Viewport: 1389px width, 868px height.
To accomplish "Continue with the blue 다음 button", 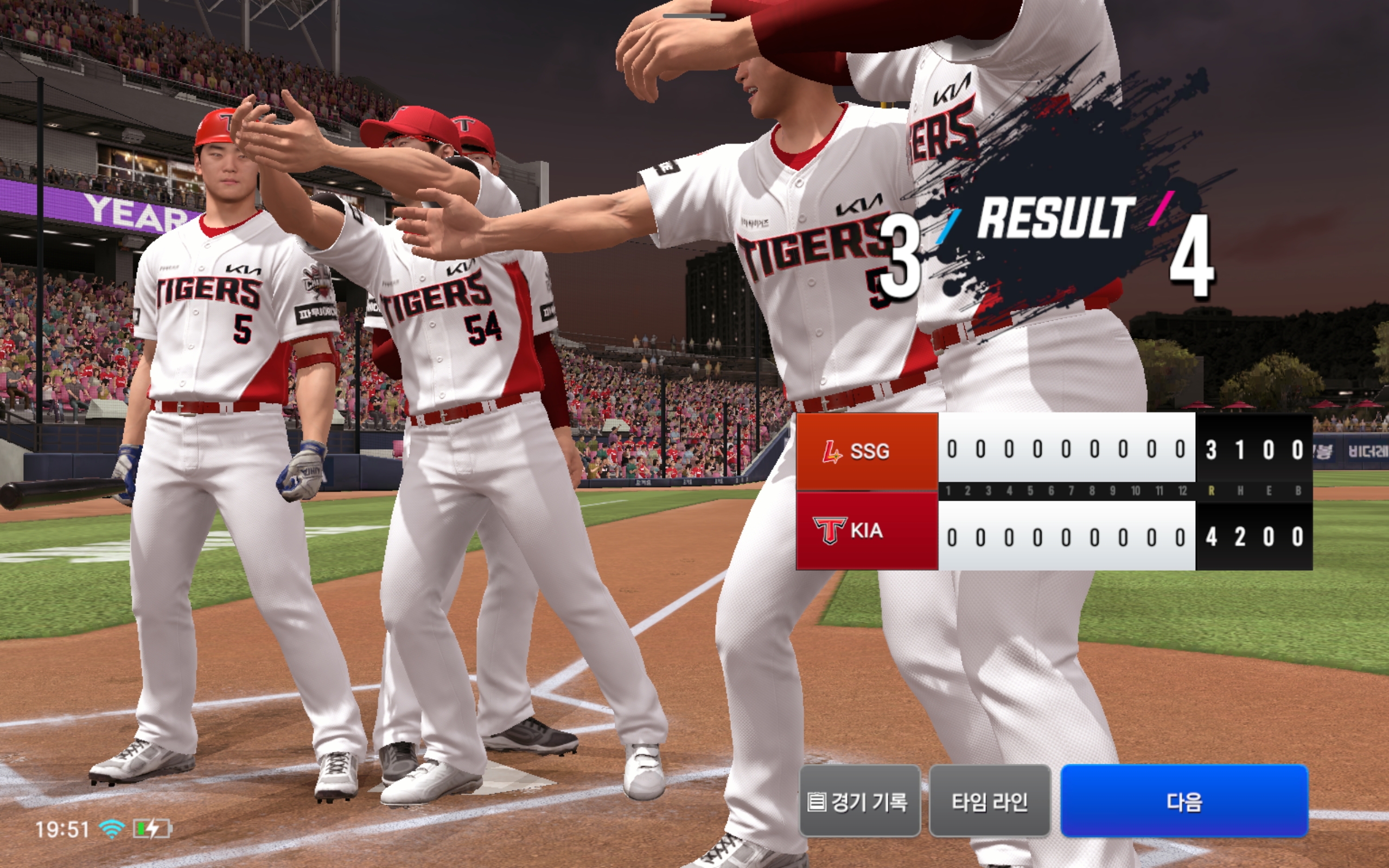I will [x=1184, y=801].
